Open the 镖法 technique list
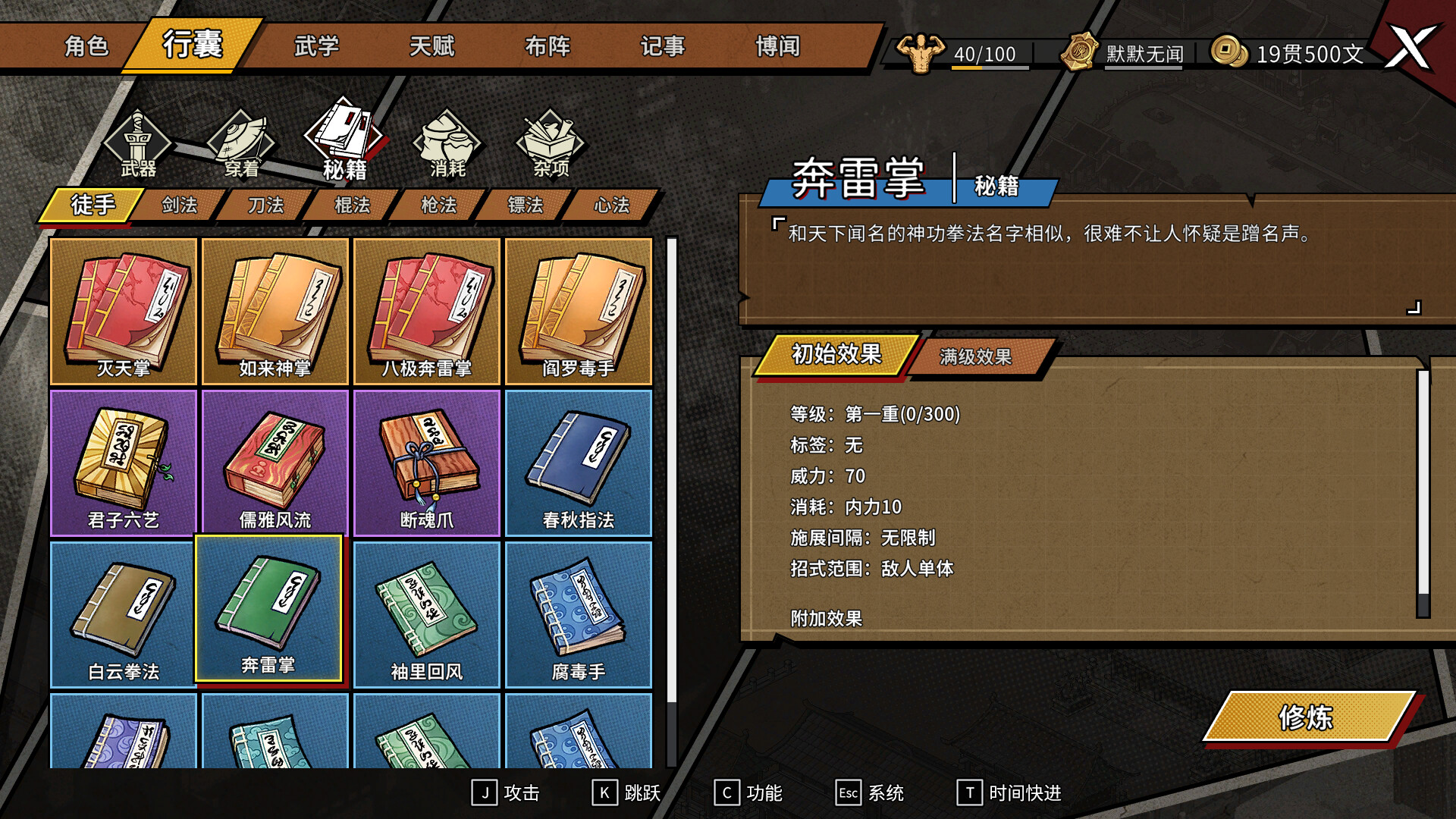This screenshot has height=819, width=1456. tap(523, 205)
